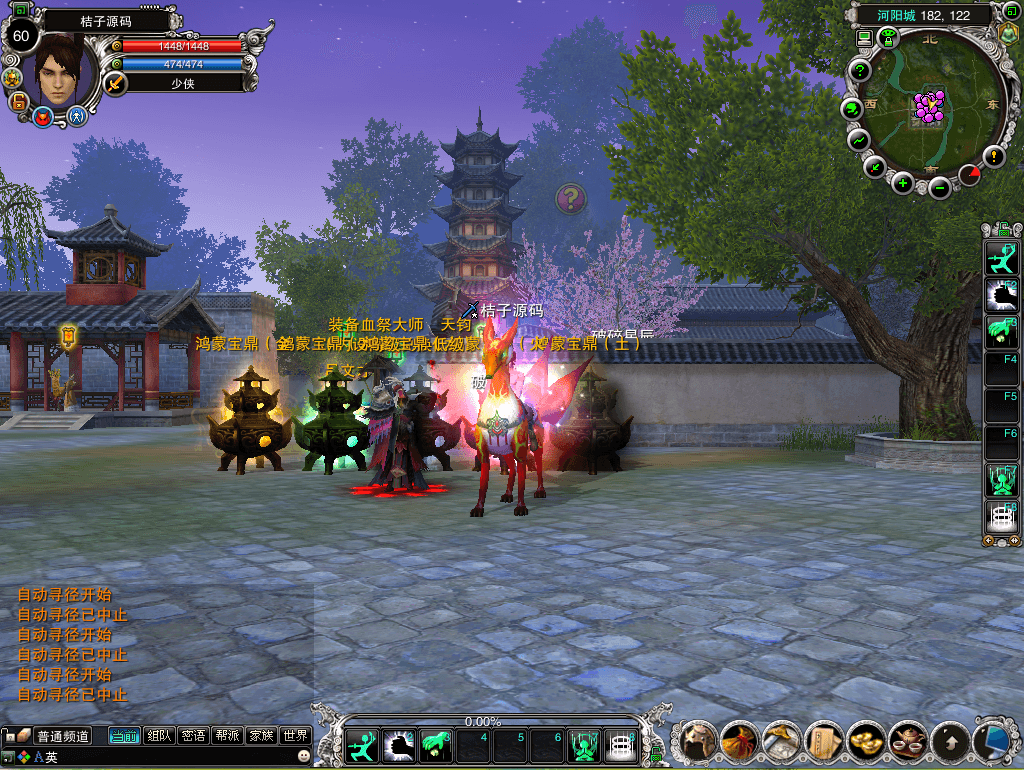
Task: Zoom out the minimap with the minus button
Action: pyautogui.click(x=938, y=185)
